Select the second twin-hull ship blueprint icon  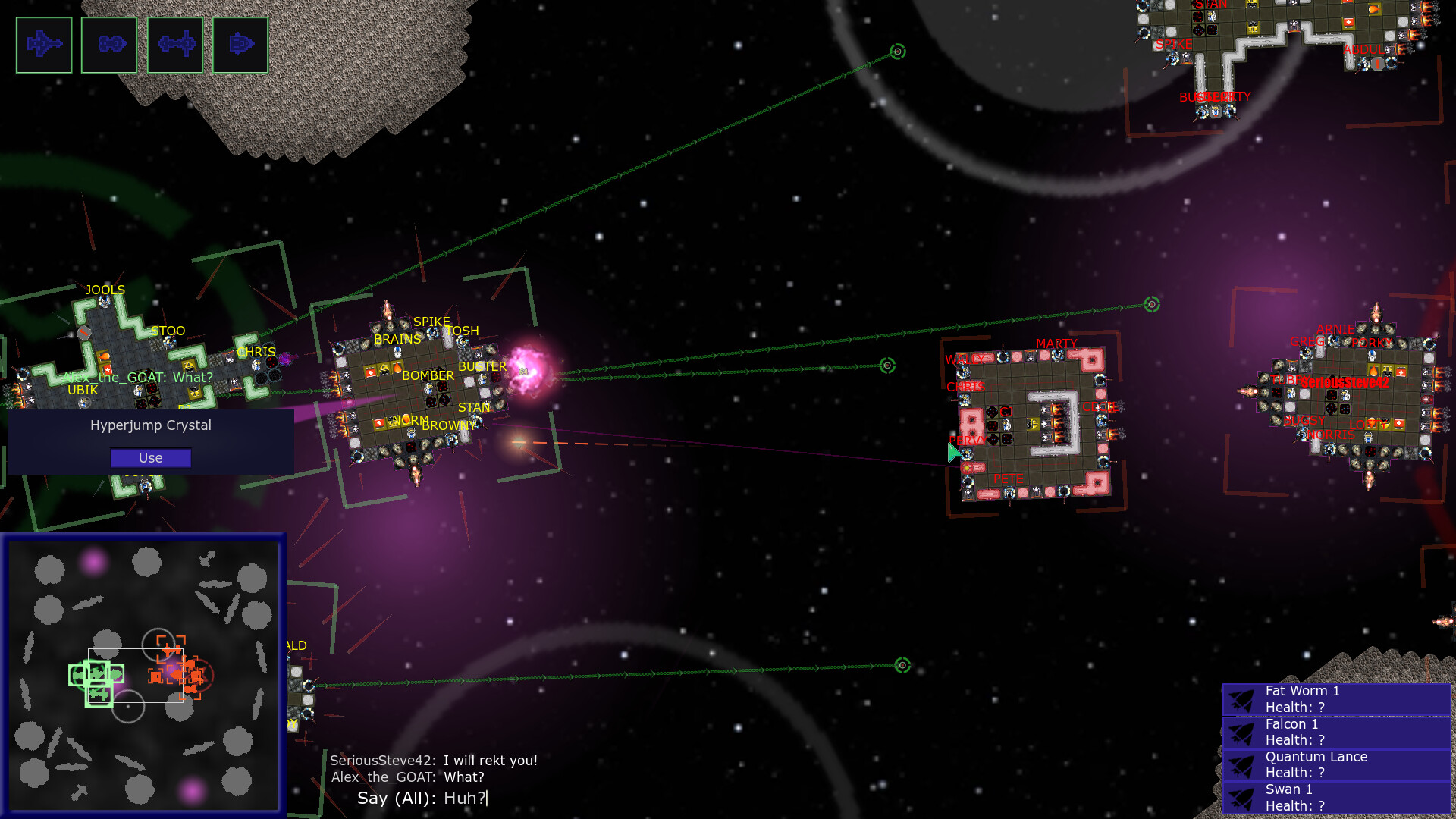tap(109, 45)
